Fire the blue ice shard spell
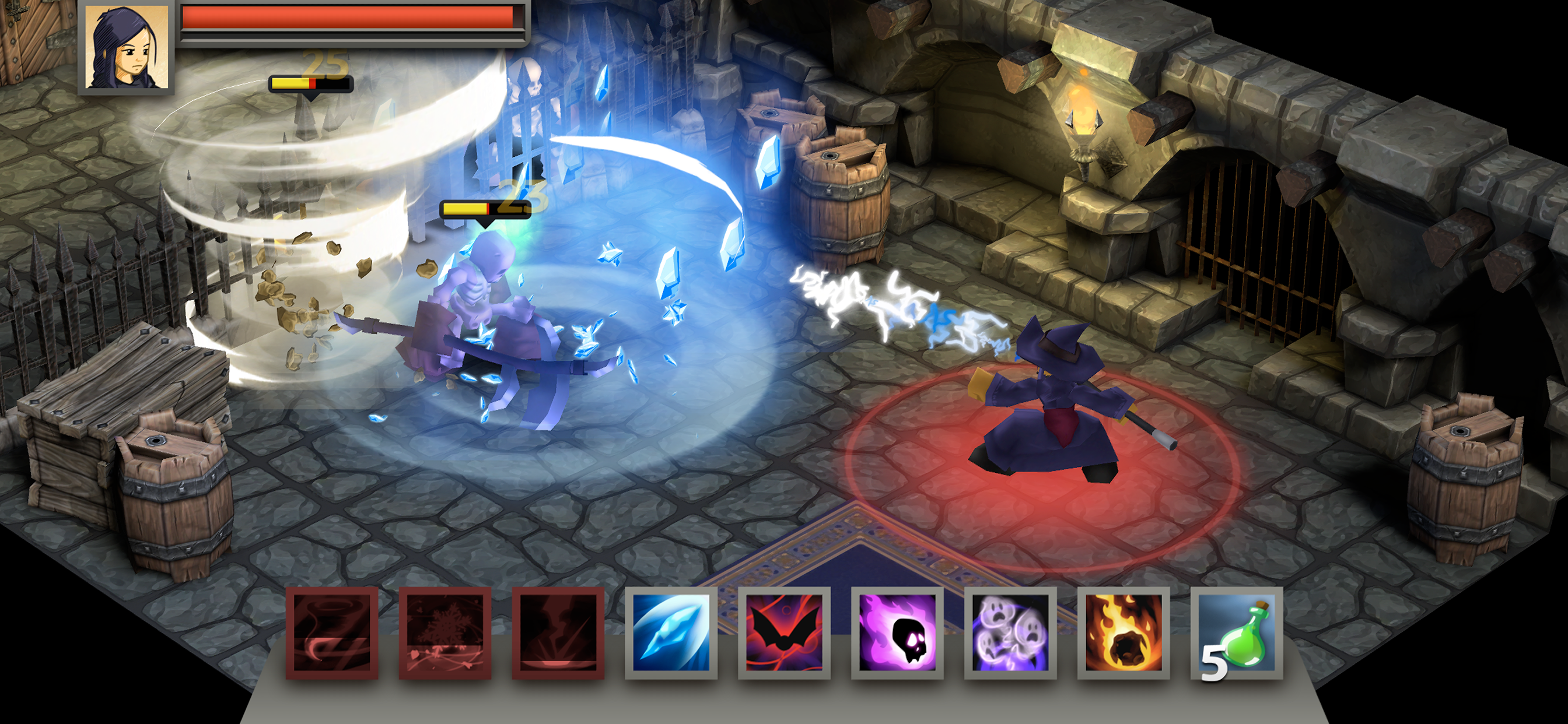The height and width of the screenshot is (724, 1568). coord(671,632)
